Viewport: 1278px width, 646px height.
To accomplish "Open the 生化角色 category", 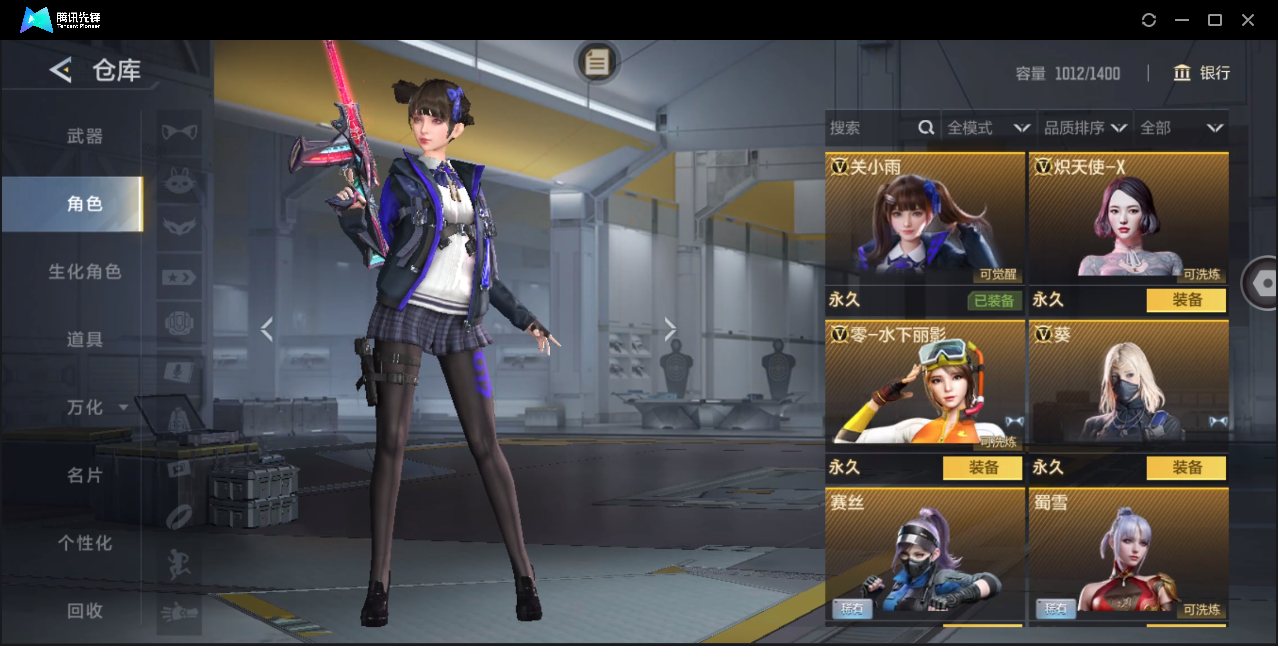I will (85, 272).
